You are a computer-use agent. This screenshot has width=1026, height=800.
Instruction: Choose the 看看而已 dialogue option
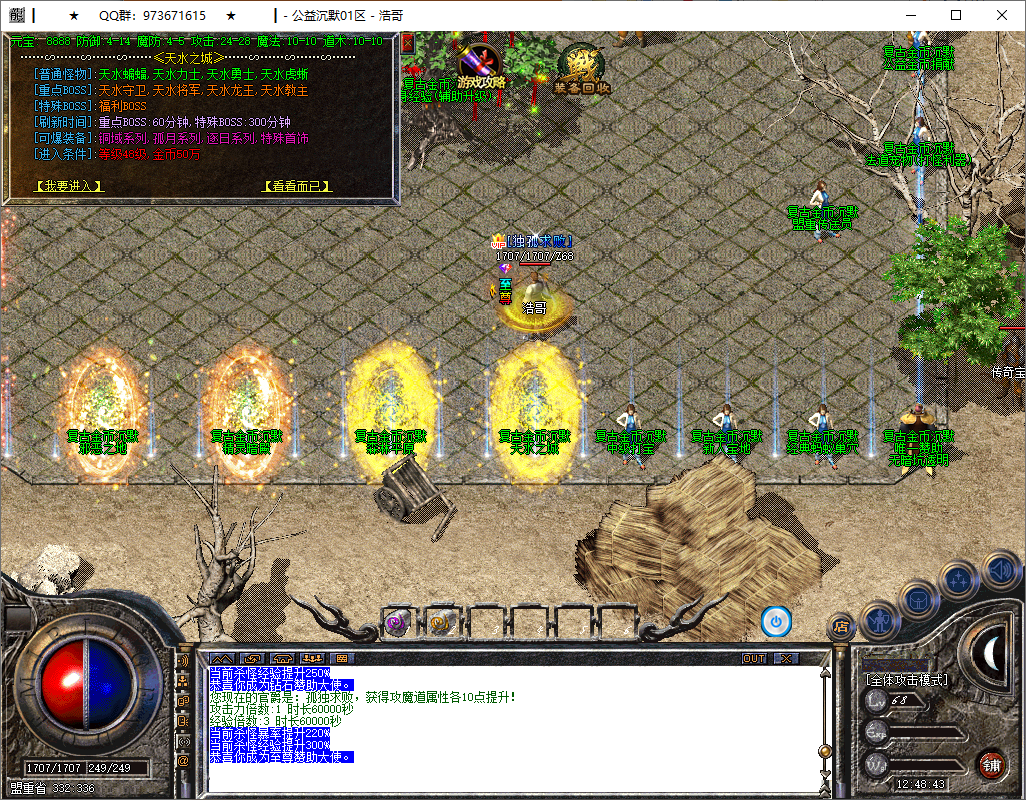[296, 186]
